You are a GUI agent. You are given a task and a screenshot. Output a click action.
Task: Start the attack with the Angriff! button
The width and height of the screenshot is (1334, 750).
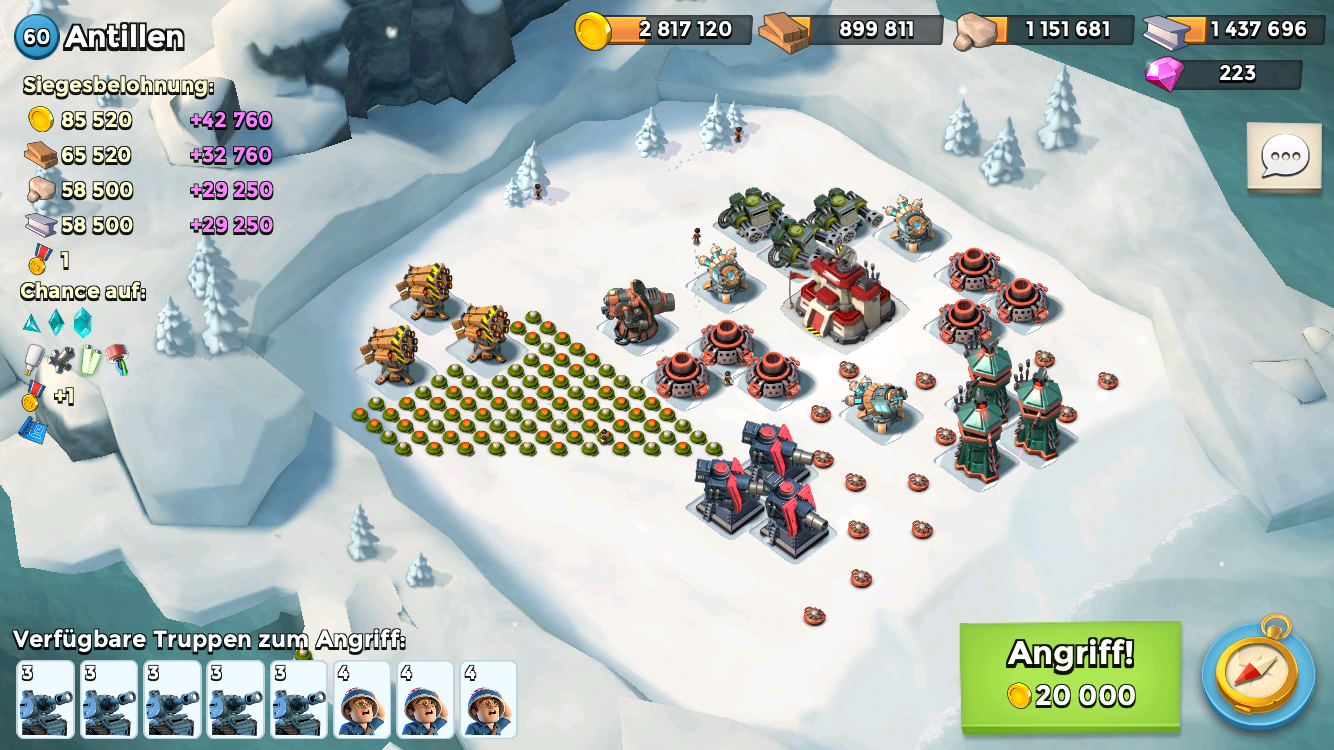pos(1070,675)
